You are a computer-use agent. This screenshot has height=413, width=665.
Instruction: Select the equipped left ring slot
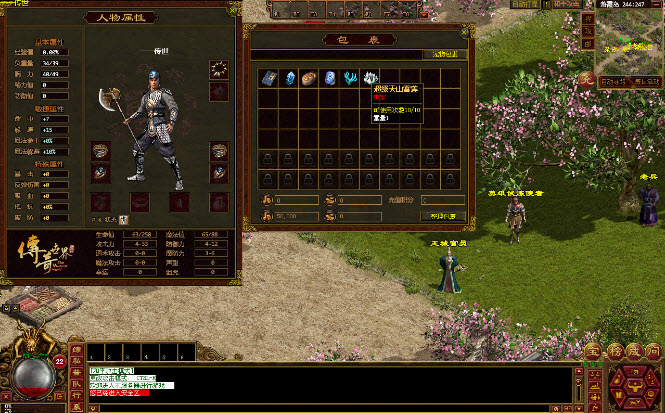(100, 172)
